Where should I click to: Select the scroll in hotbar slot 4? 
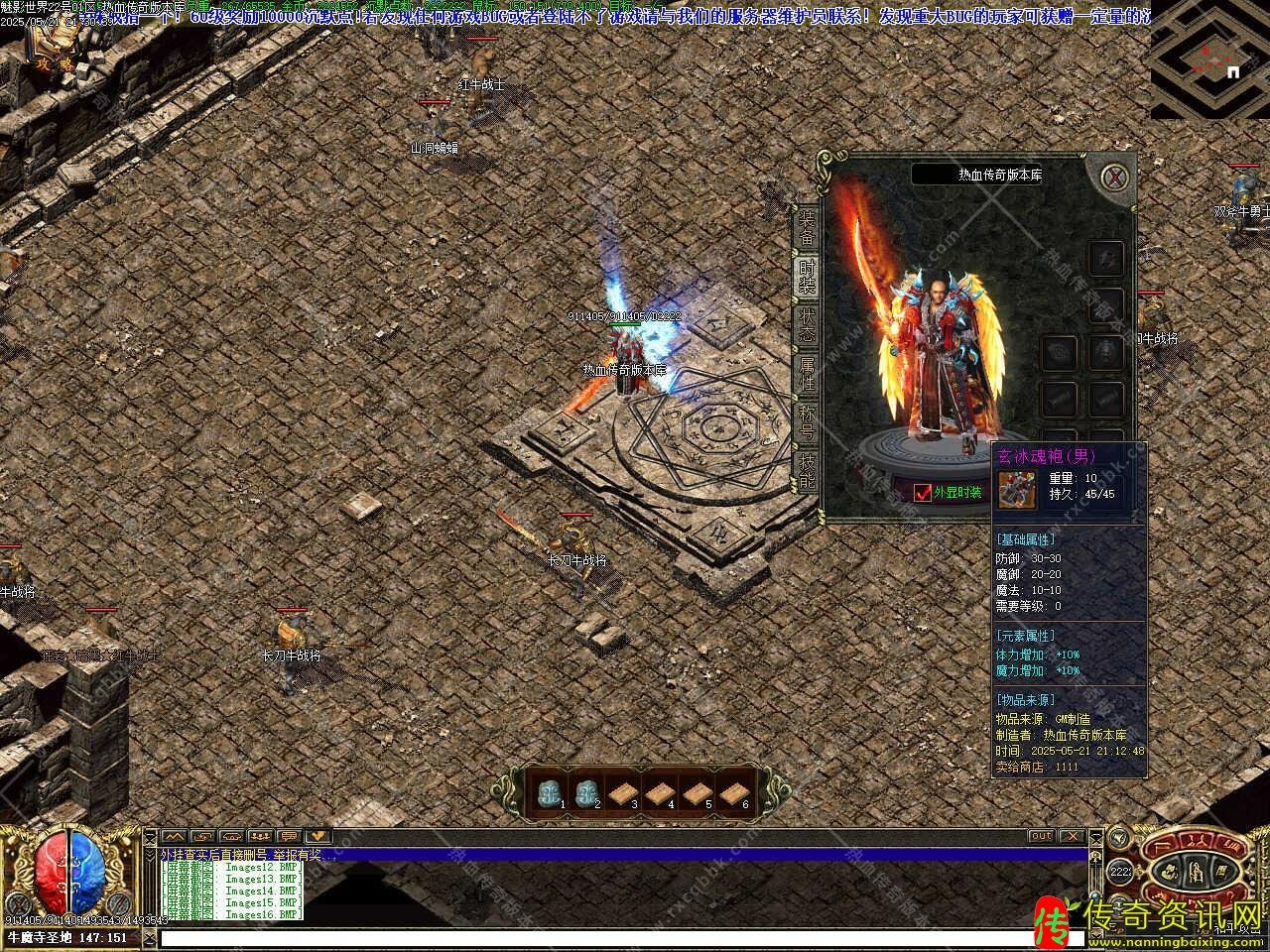tap(659, 792)
